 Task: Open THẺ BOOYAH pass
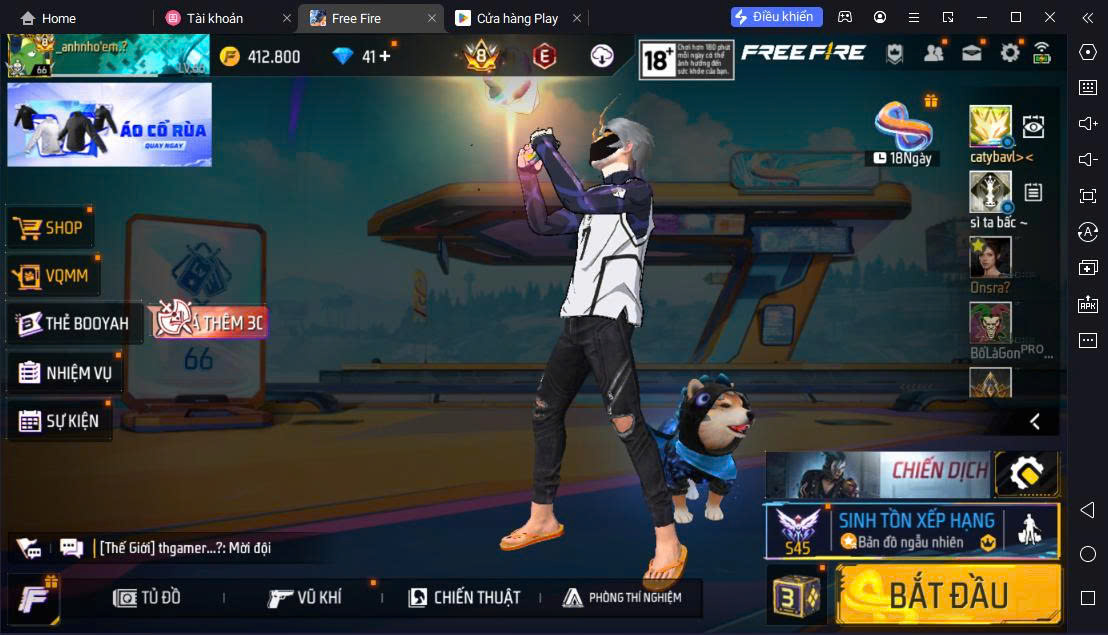click(74, 324)
